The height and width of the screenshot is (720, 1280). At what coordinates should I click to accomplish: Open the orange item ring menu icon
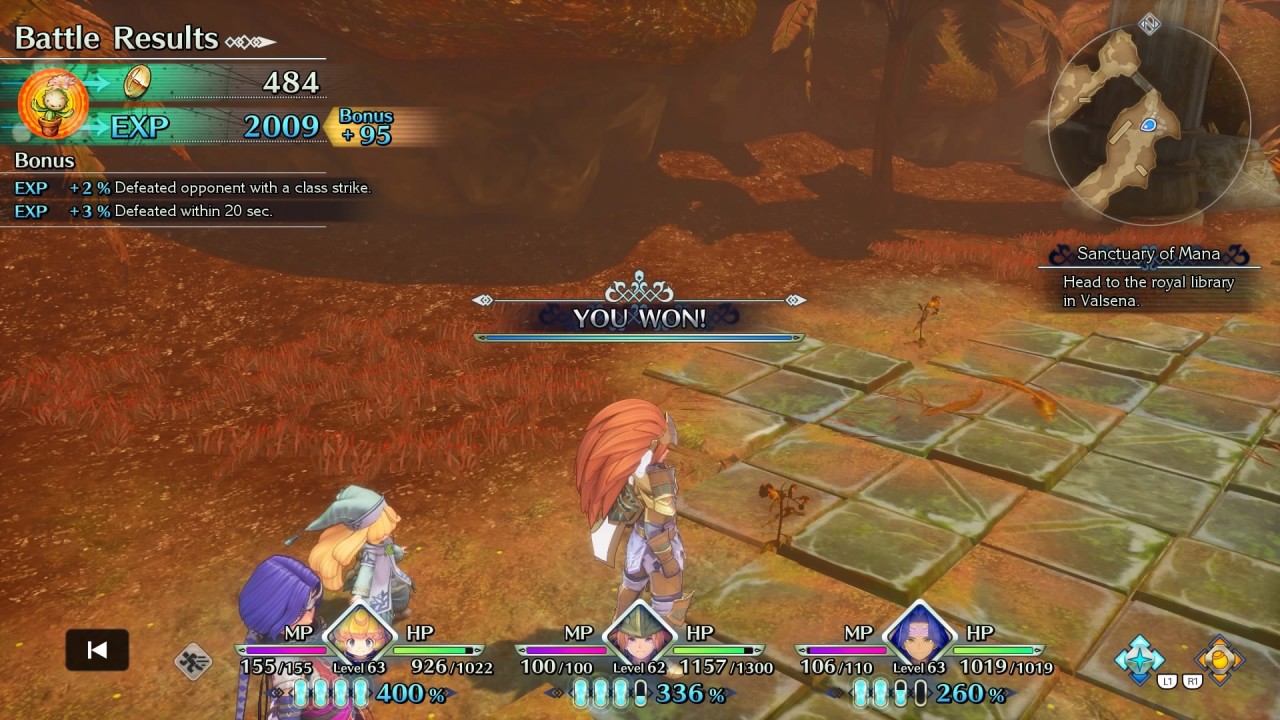(x=1219, y=658)
